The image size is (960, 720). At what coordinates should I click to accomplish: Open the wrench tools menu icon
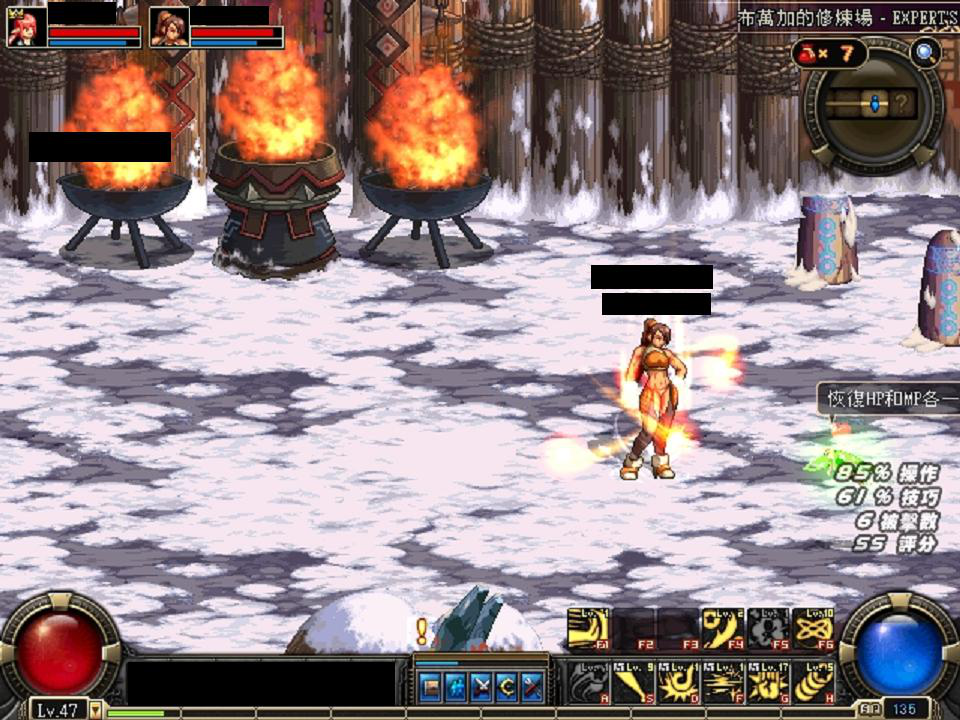[531, 686]
